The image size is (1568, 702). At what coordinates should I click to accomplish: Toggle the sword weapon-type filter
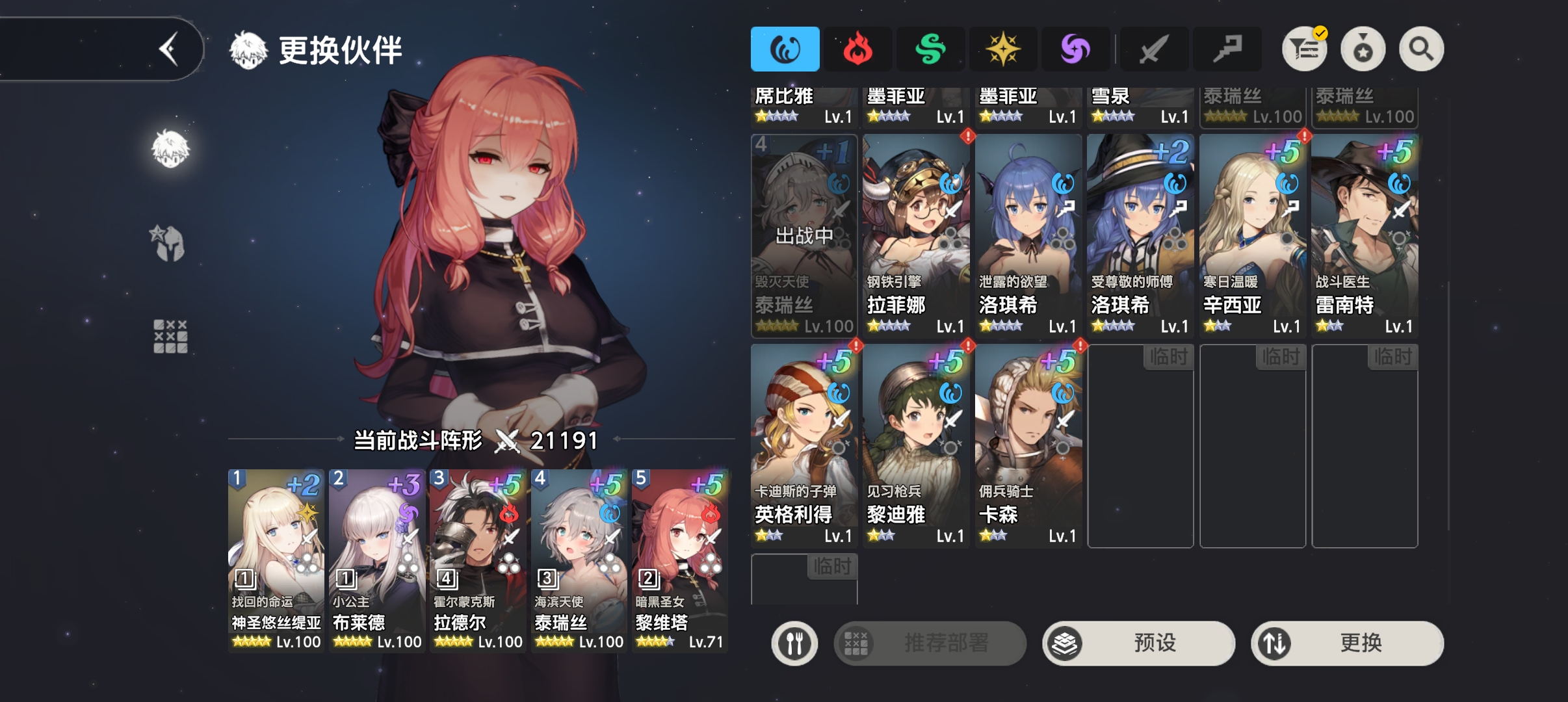click(x=1155, y=48)
